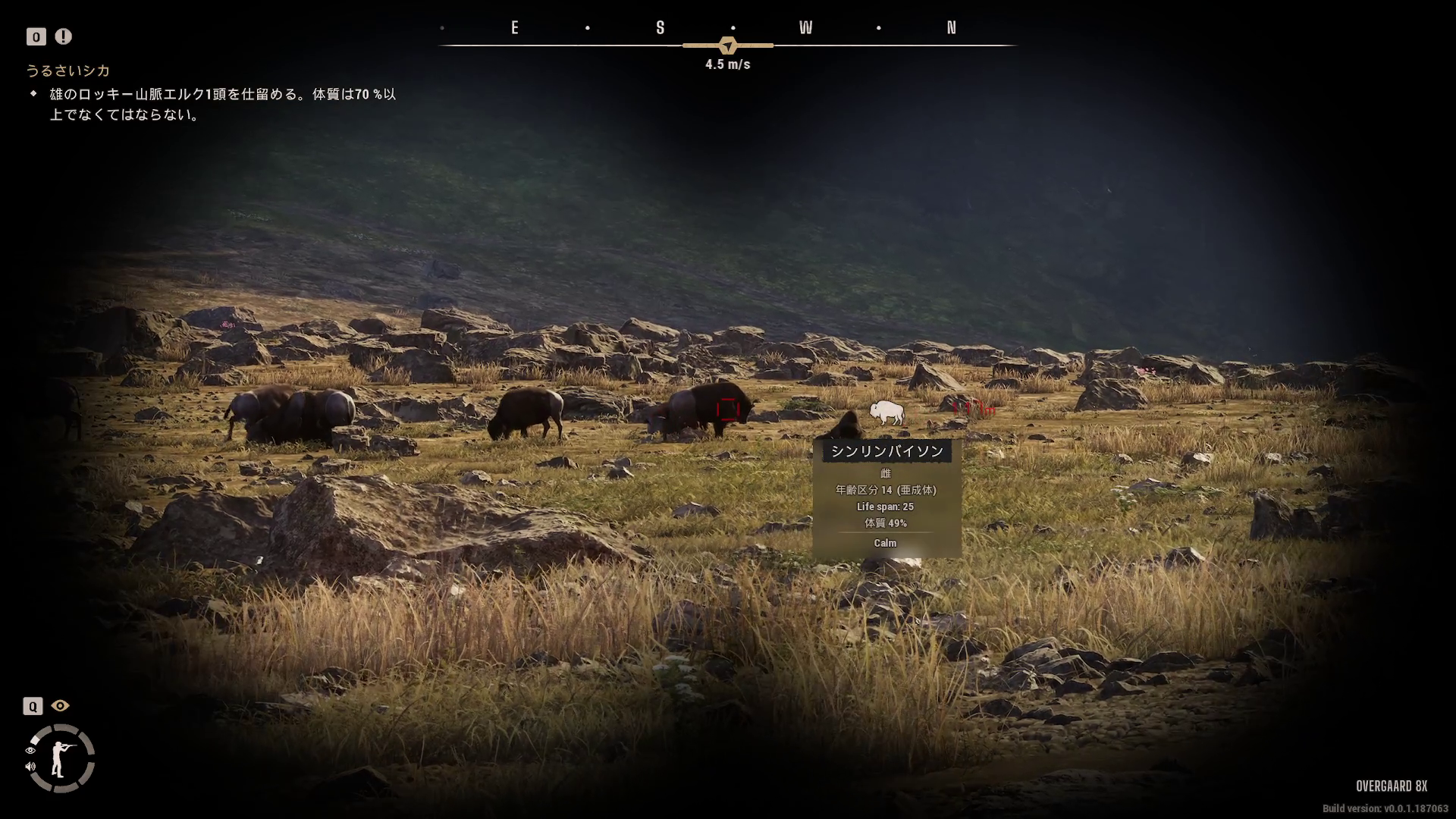Expand the シンリンバイソン animal info panel

885,450
